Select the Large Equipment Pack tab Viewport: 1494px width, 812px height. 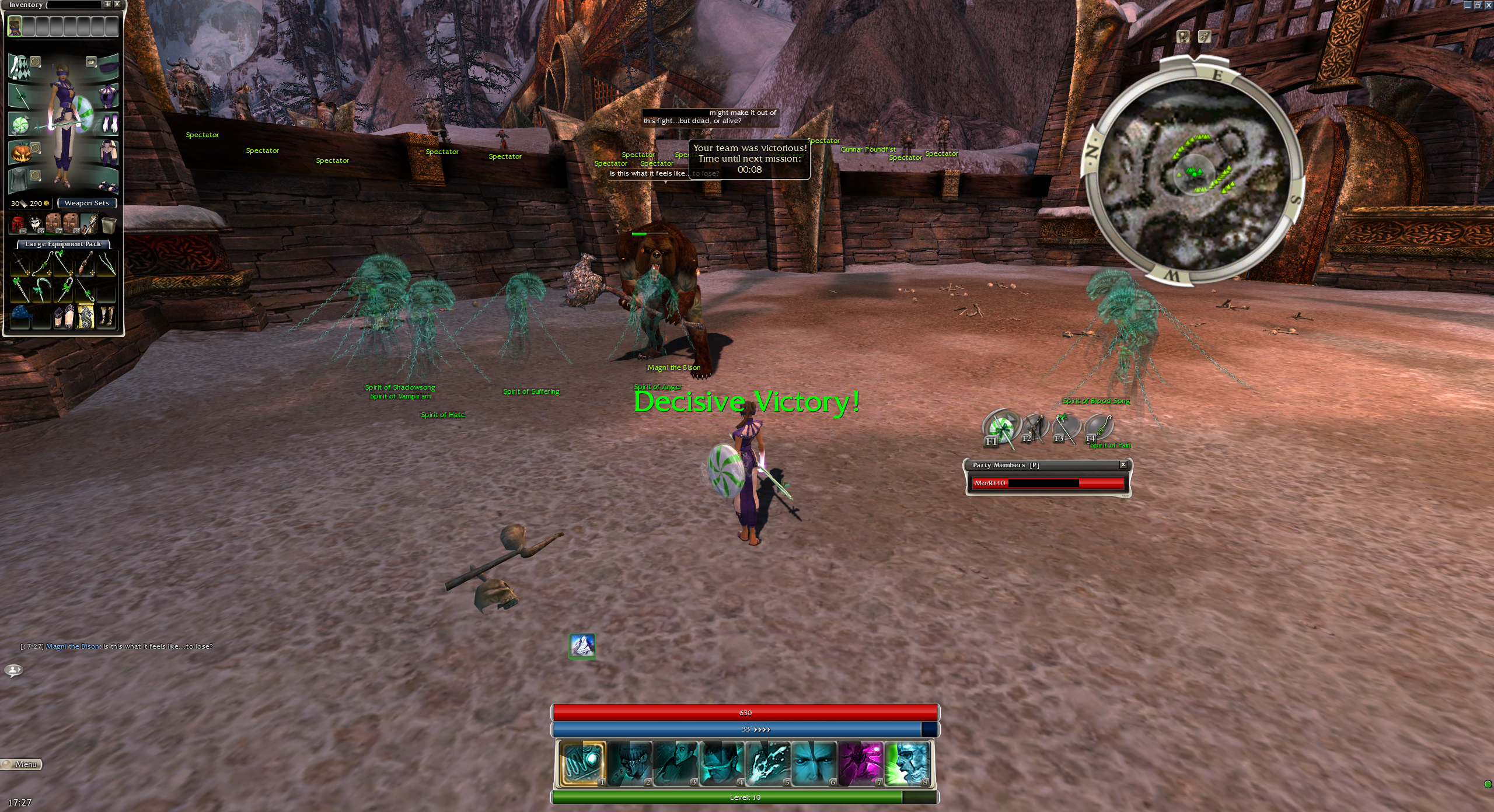pyautogui.click(x=63, y=244)
